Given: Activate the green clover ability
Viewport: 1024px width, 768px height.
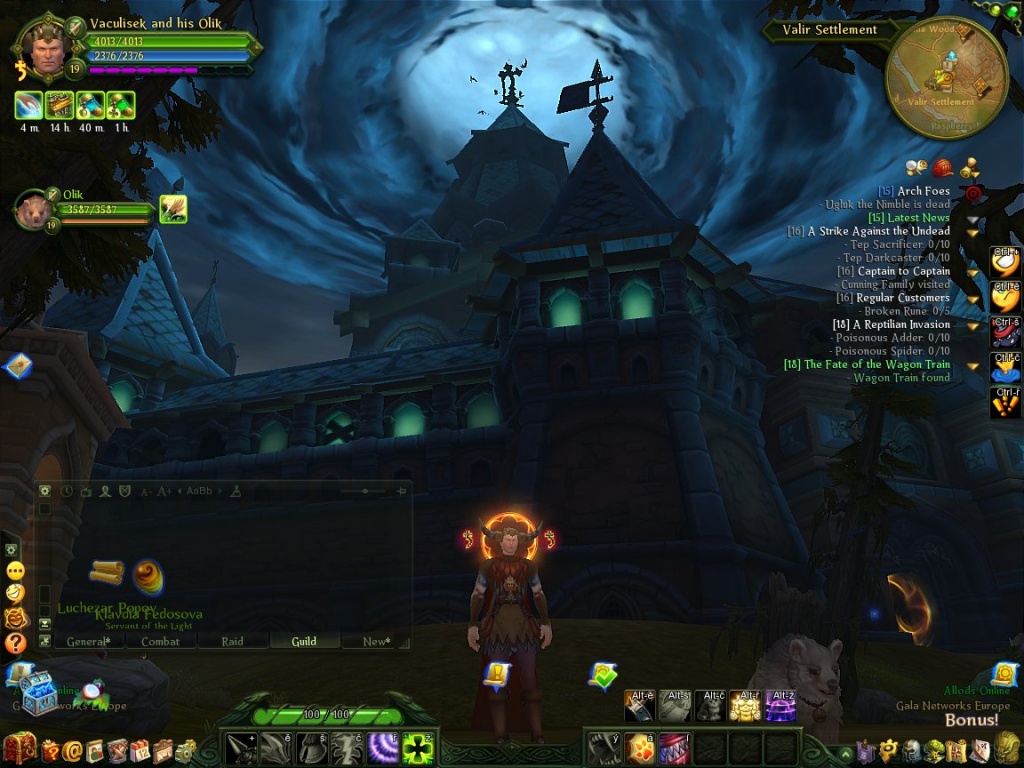Looking at the screenshot, I should (x=419, y=749).
